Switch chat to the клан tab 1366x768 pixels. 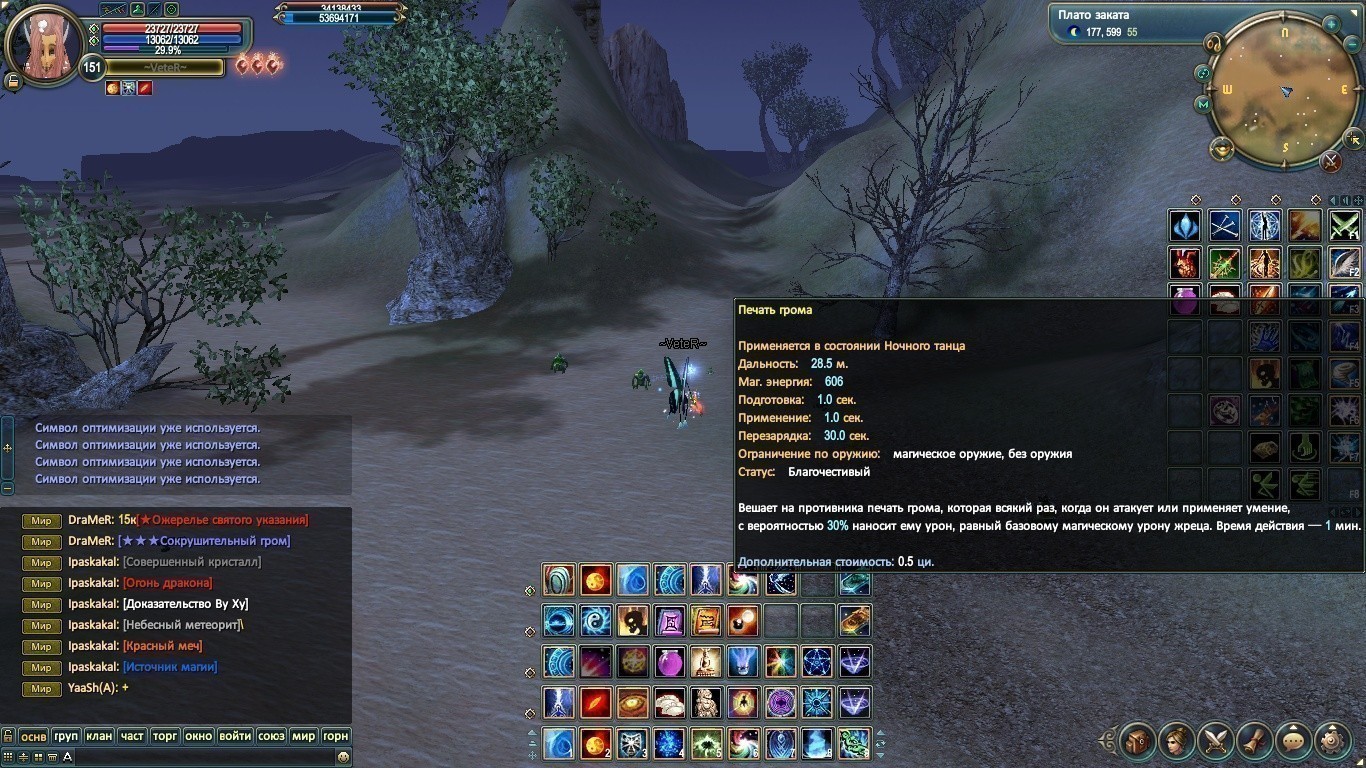[x=99, y=736]
